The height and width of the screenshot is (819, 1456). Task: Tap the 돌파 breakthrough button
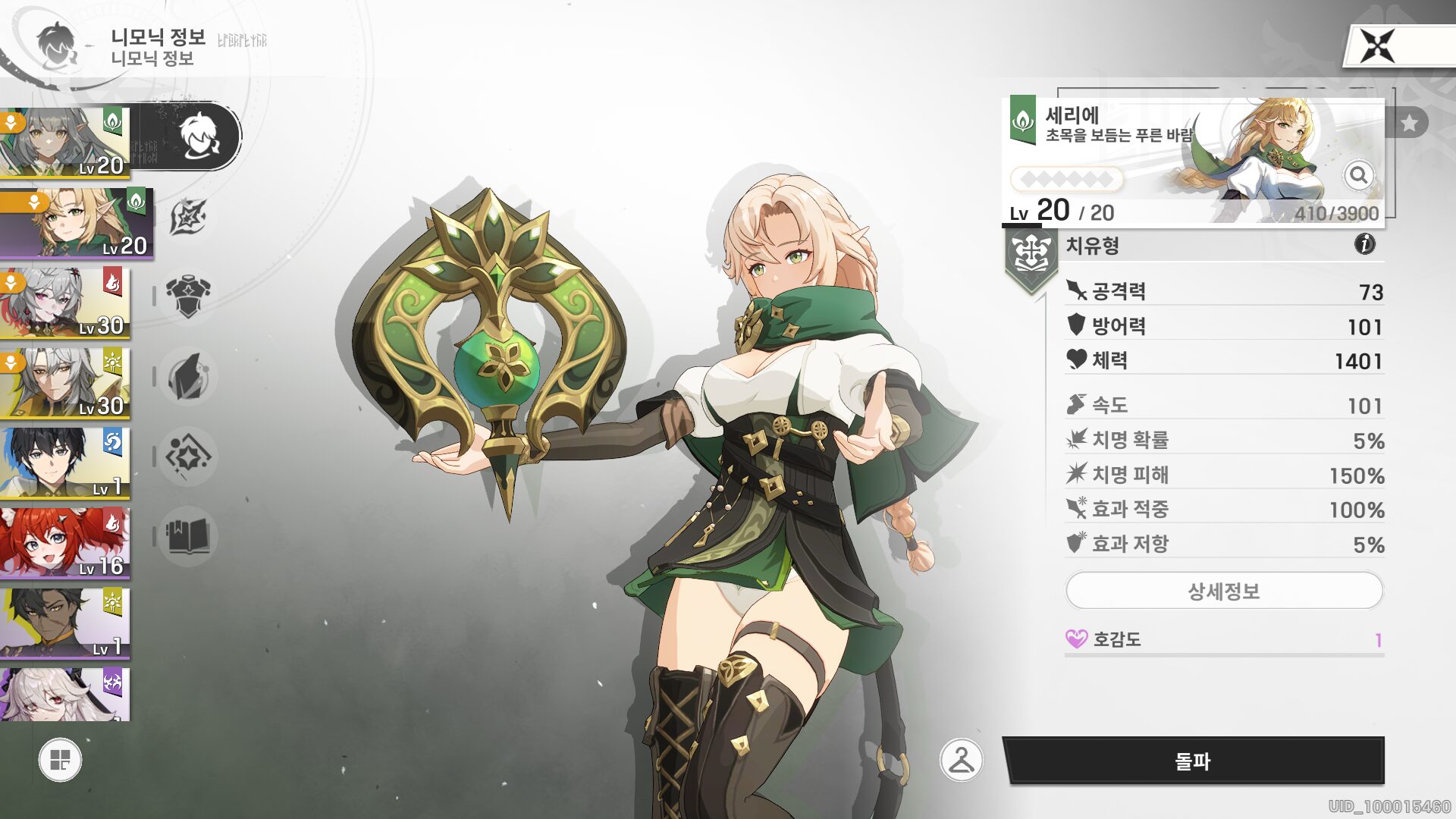1193,761
